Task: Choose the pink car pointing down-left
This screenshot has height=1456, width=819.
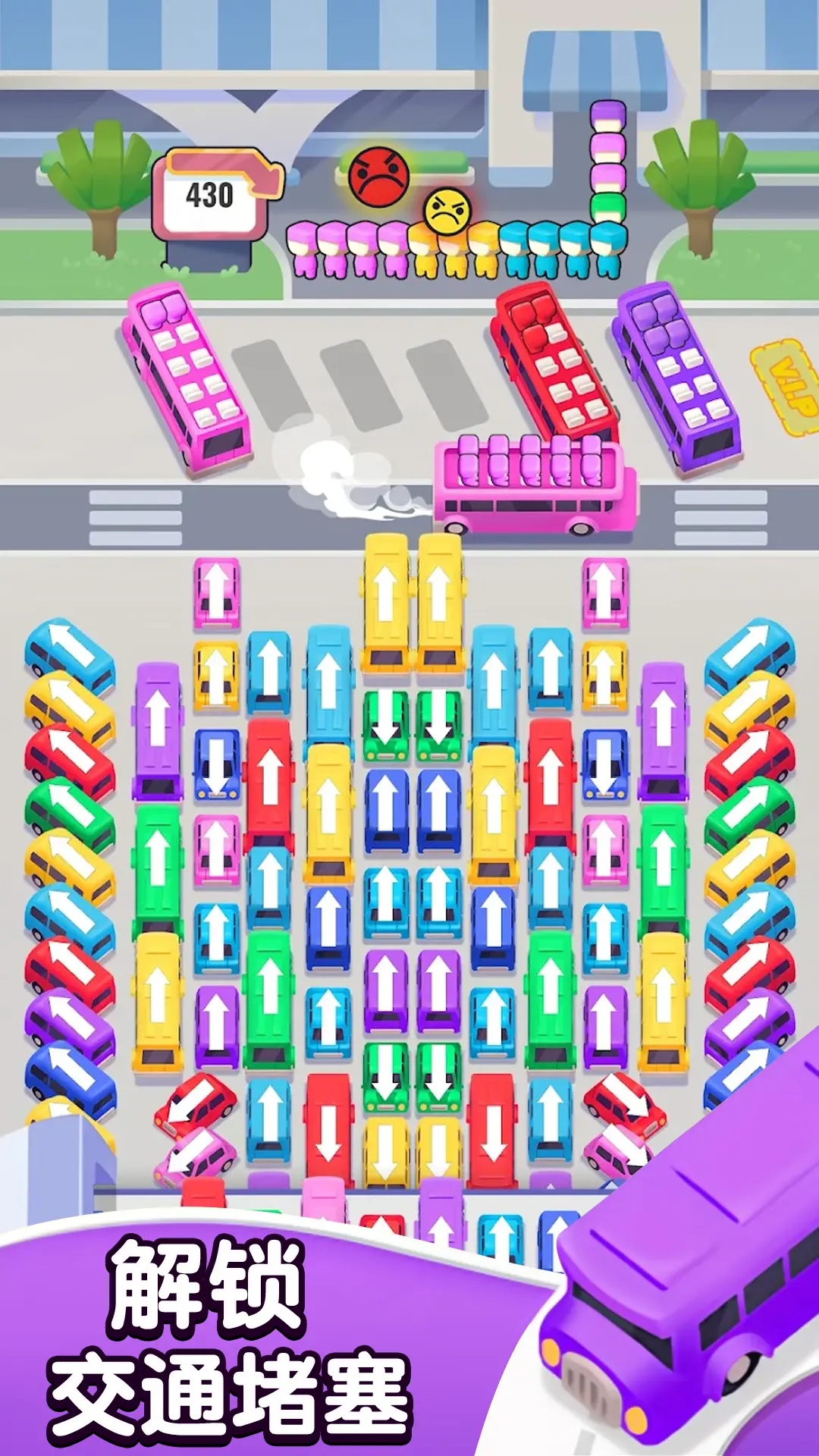Action: 196,1155
